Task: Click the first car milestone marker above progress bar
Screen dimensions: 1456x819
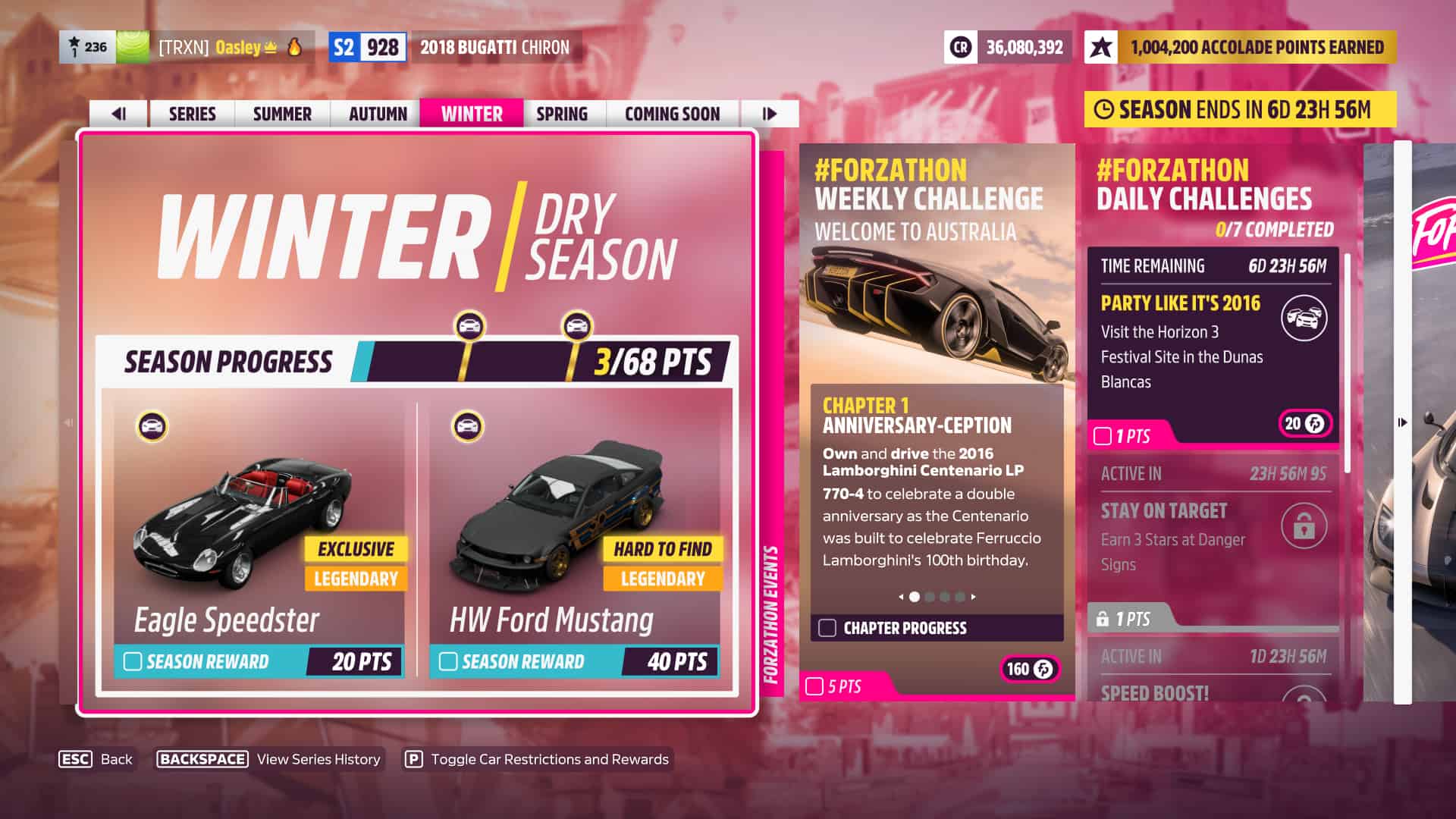Action: click(x=471, y=325)
